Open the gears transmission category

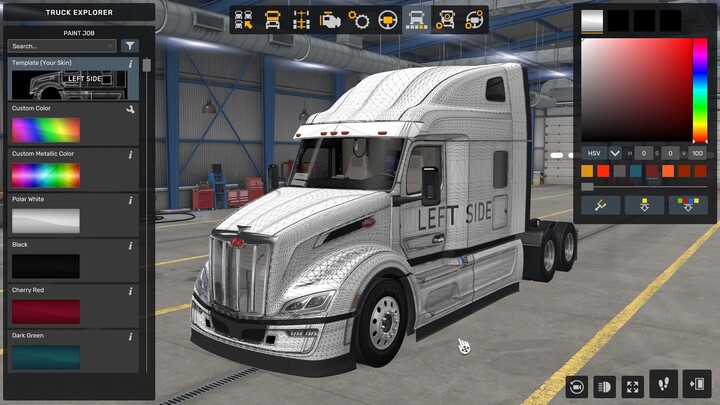pos(358,19)
